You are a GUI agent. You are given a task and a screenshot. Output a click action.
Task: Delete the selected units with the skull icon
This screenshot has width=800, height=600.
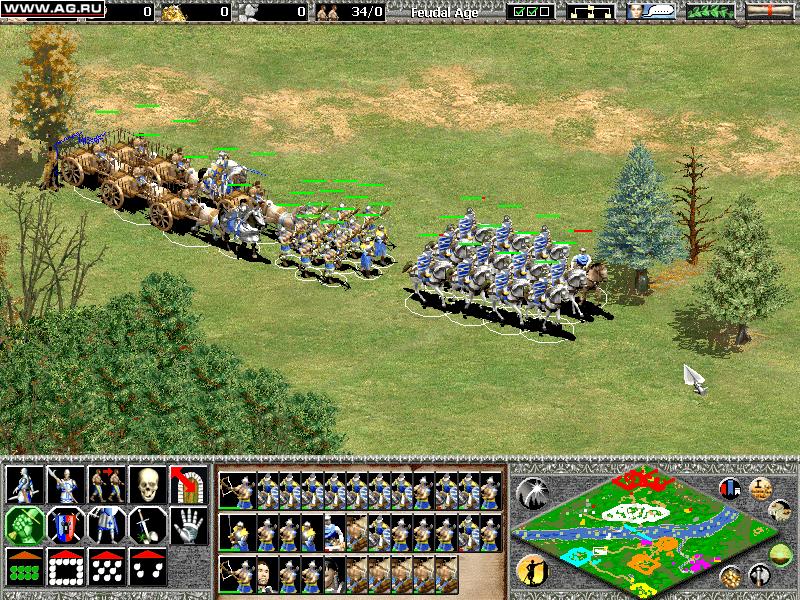coord(147,485)
